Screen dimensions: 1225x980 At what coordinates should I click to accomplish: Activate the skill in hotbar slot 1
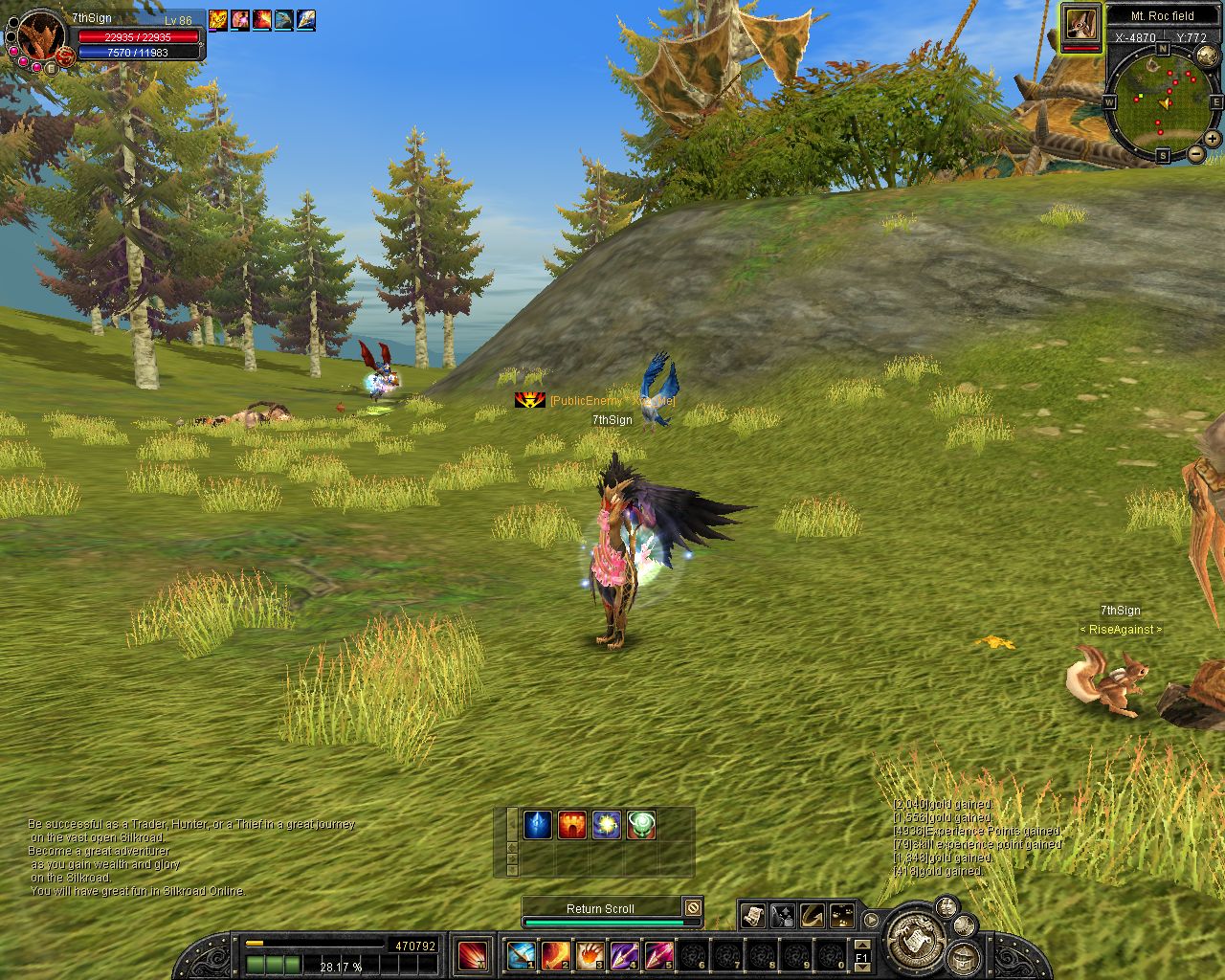point(521,955)
